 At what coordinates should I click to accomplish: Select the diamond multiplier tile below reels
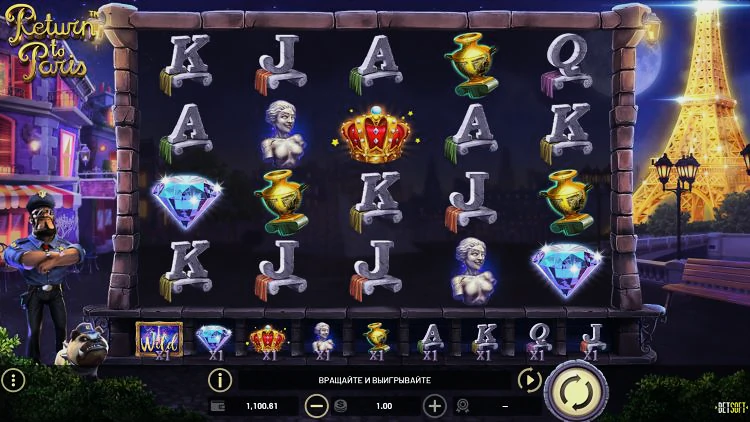212,340
